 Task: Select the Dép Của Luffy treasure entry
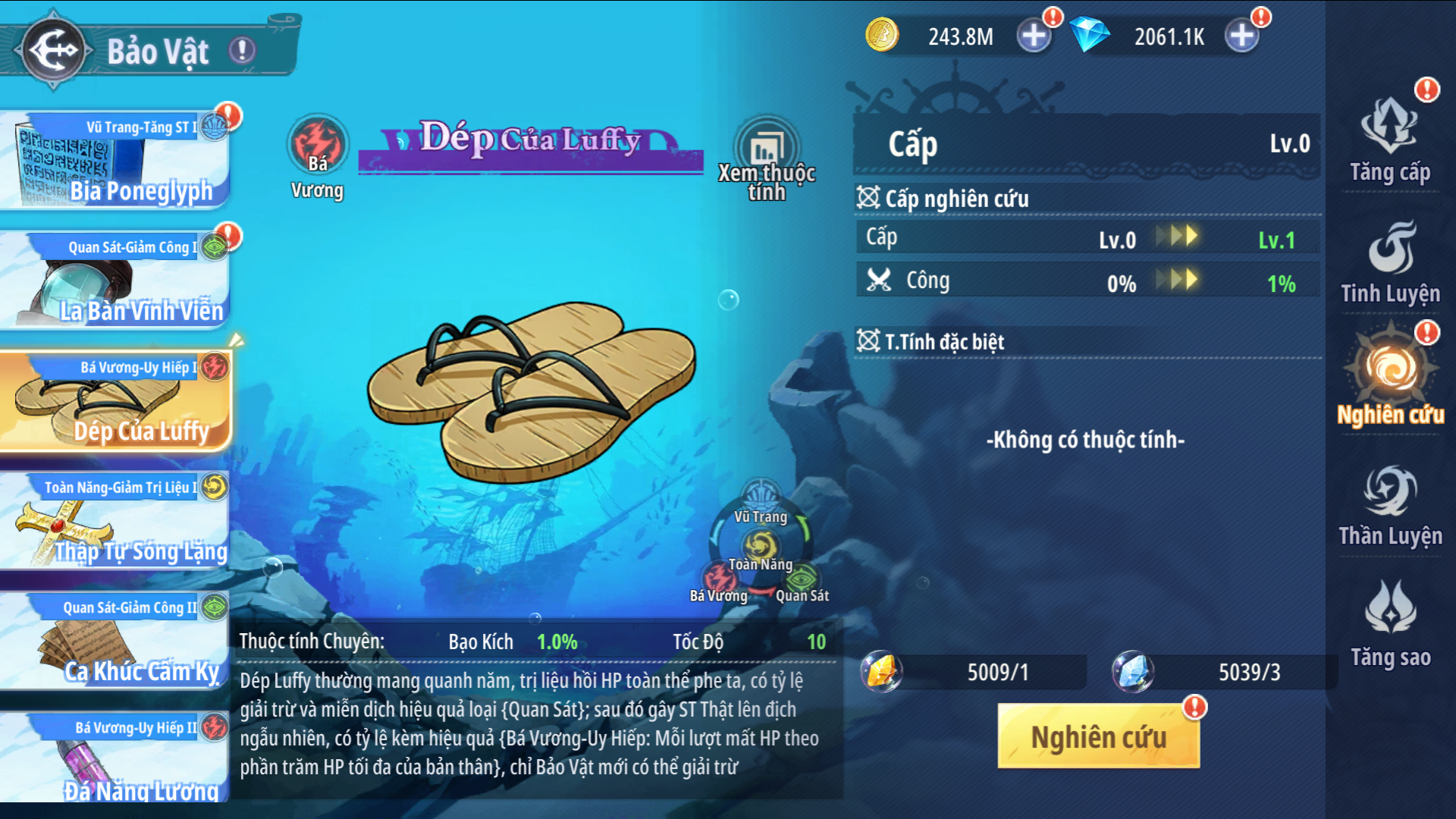114,402
